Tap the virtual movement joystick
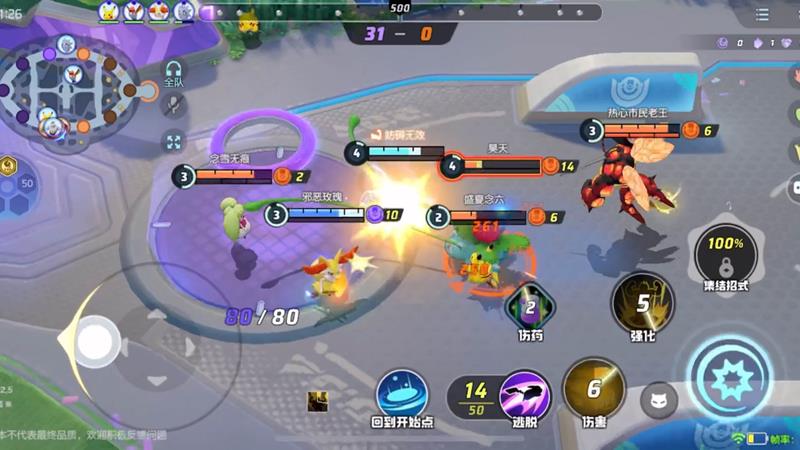The height and width of the screenshot is (450, 800). click(96, 337)
